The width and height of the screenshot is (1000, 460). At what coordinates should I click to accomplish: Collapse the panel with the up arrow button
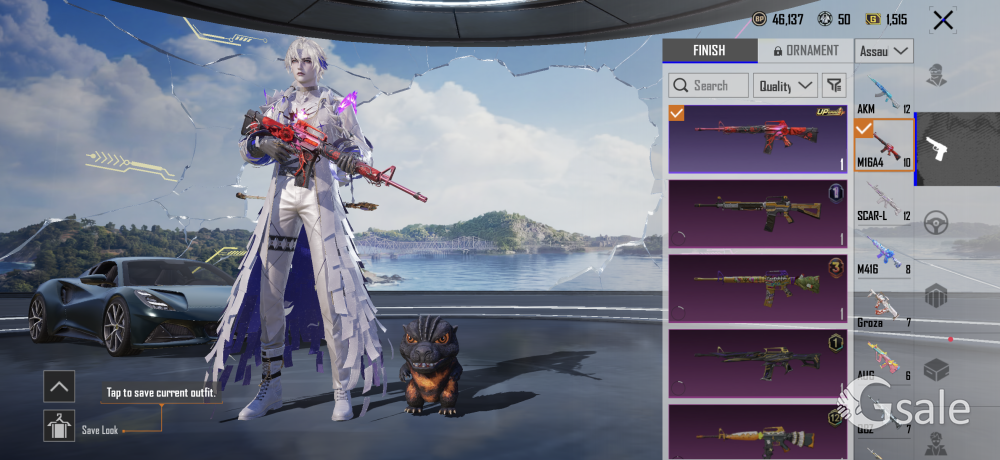coord(59,385)
